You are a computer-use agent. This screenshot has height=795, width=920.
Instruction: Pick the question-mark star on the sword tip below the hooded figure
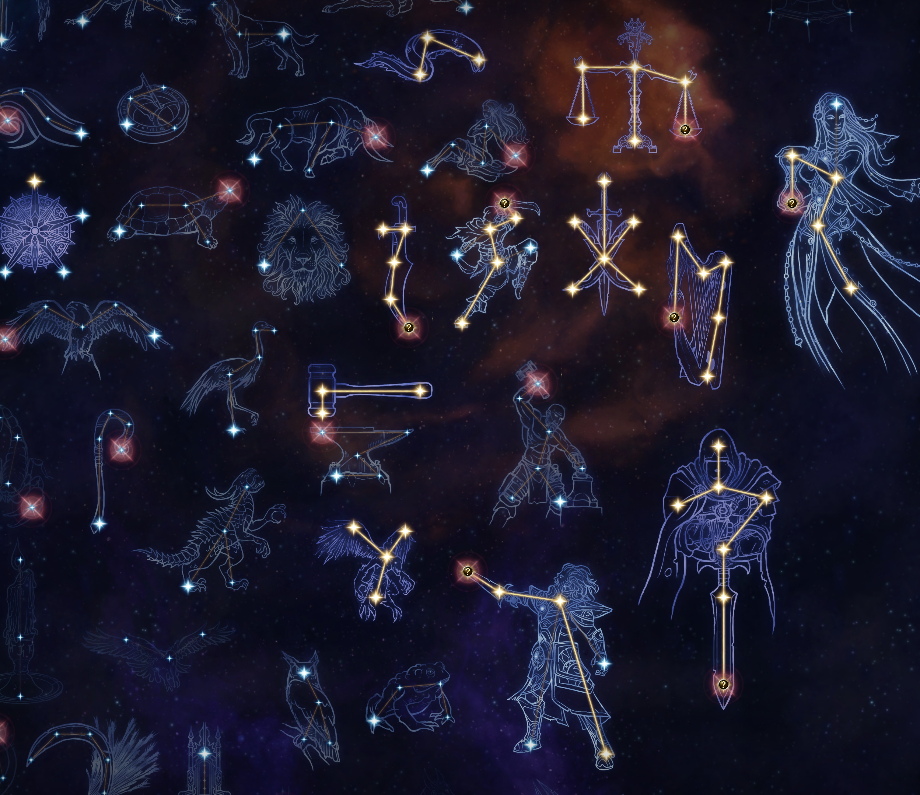coord(723,685)
